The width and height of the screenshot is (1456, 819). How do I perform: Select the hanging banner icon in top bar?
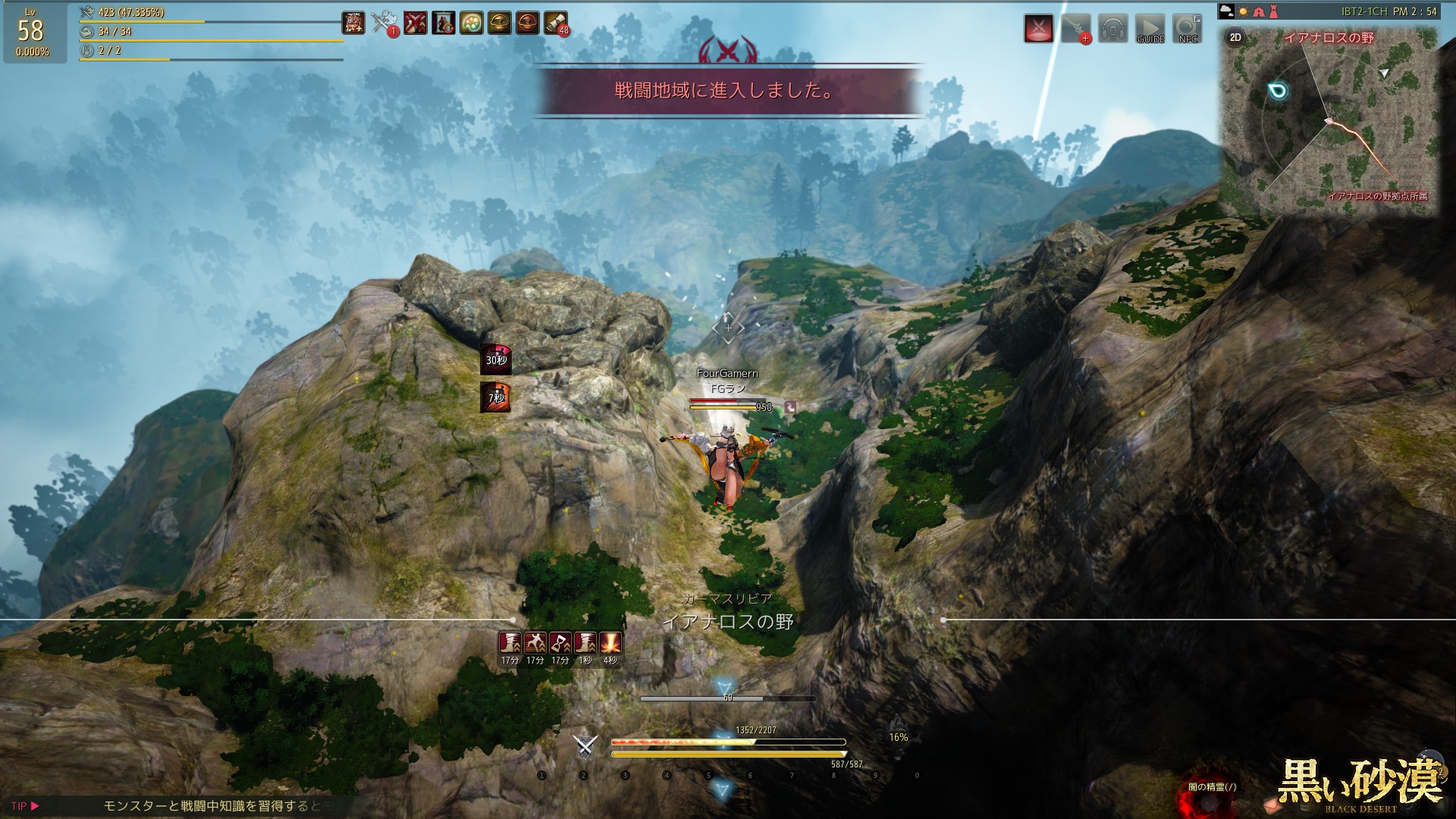point(443,23)
